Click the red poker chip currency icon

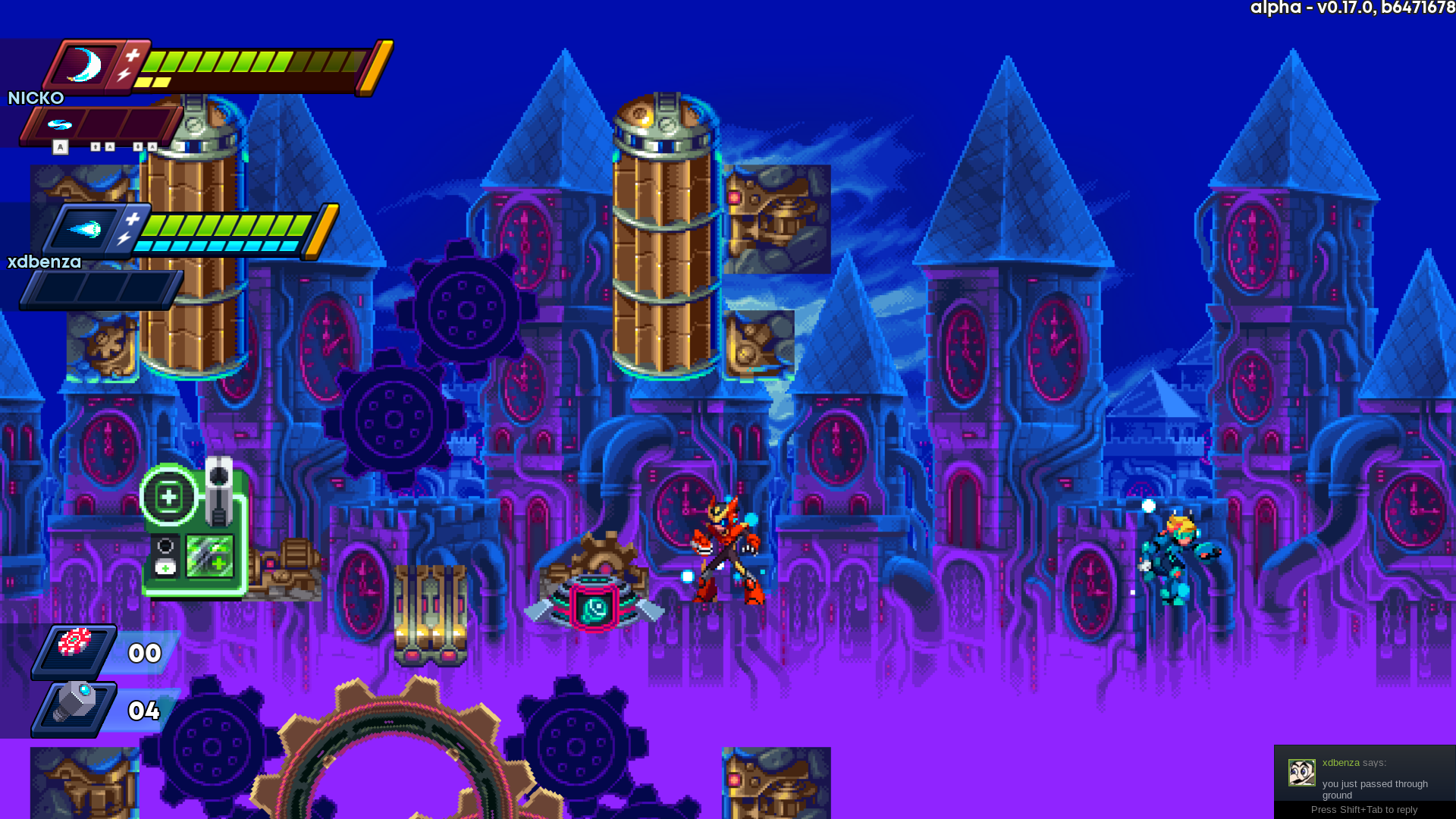(x=75, y=643)
